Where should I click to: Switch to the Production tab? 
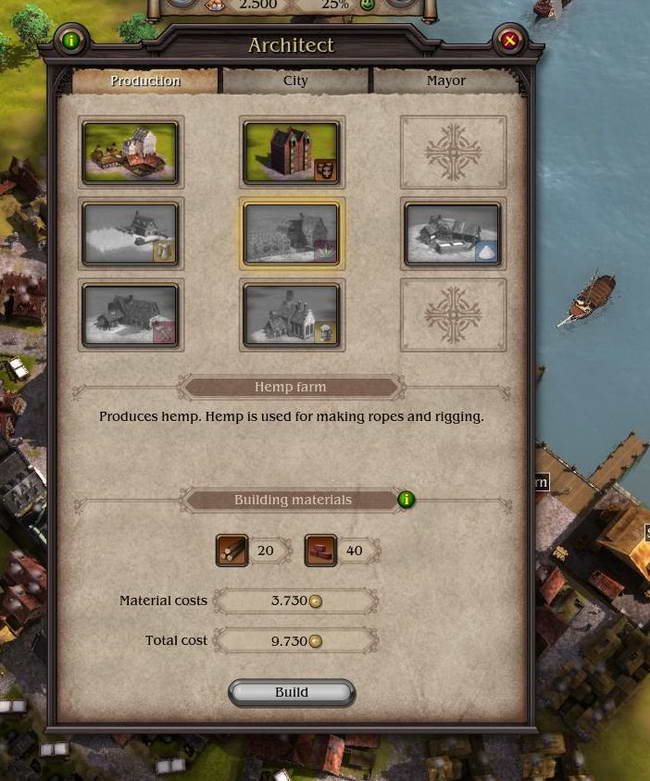145,81
